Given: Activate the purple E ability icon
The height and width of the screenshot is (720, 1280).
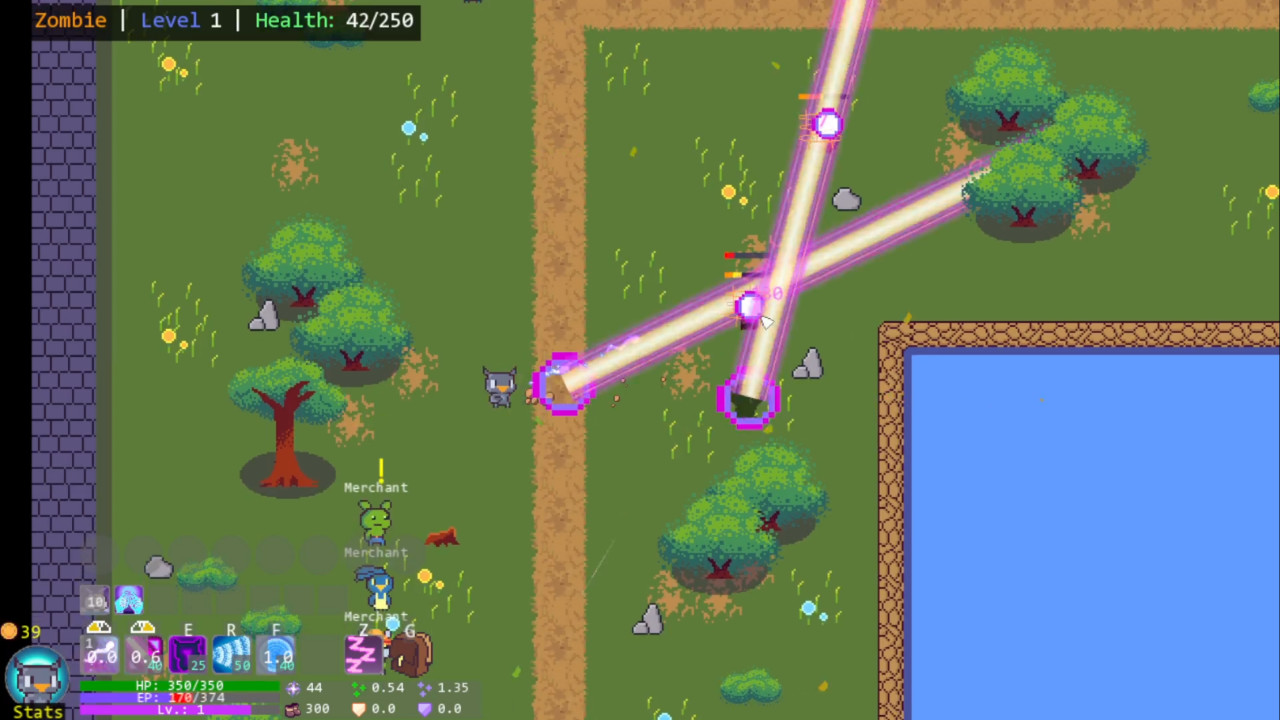Looking at the screenshot, I should (188, 655).
